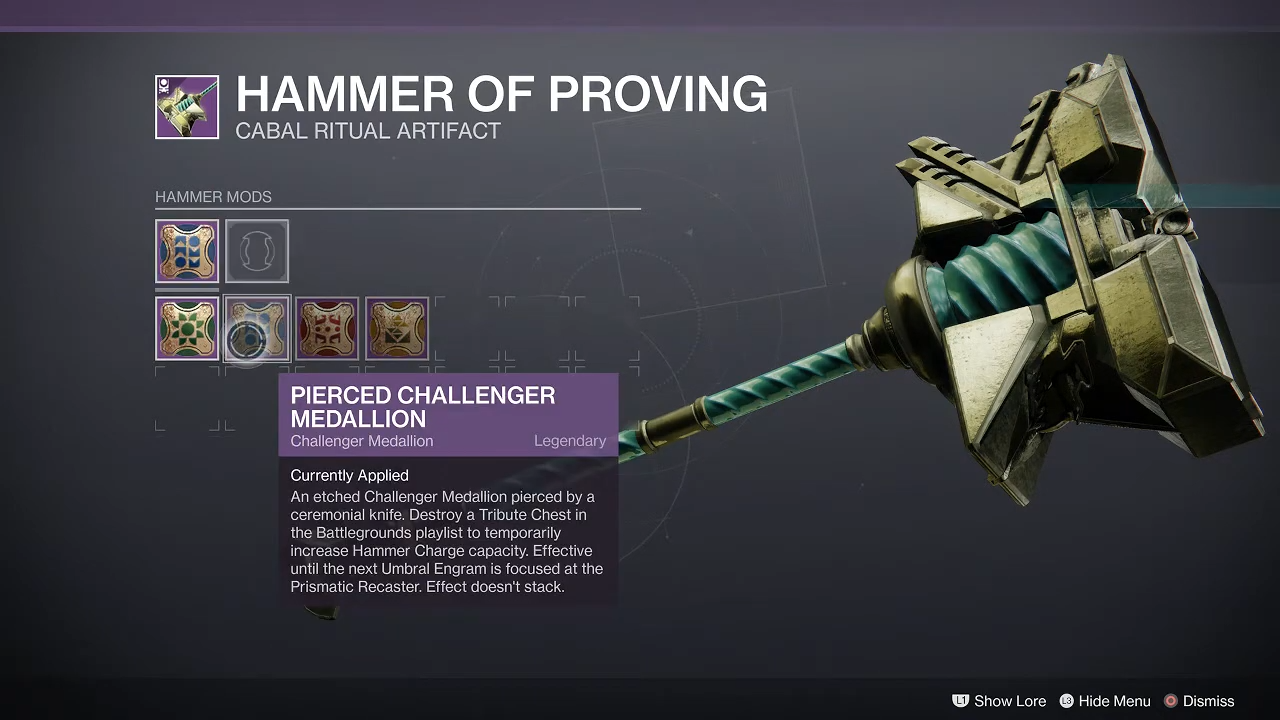Select the red medallion mod

327,328
